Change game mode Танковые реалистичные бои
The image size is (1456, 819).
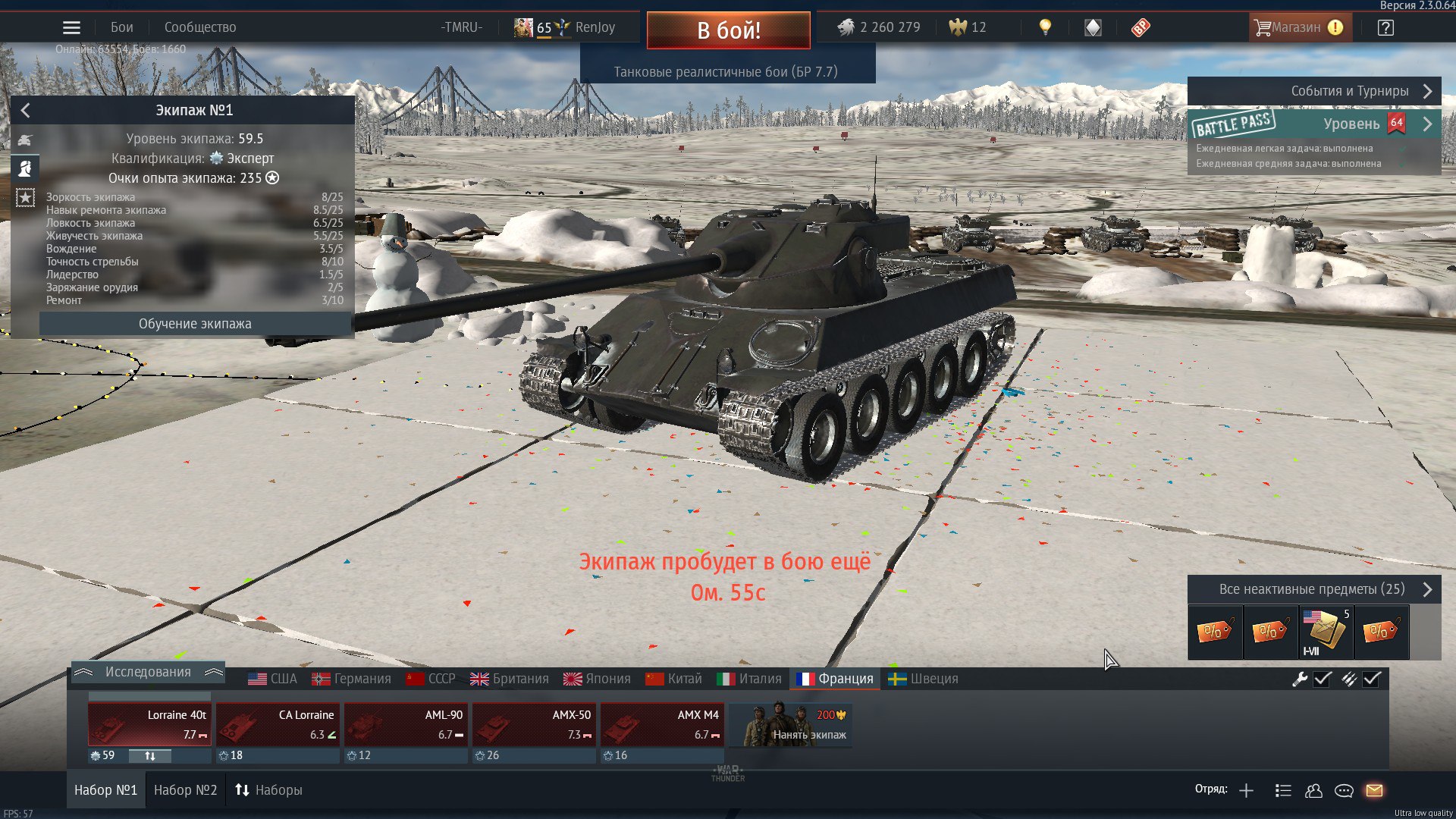726,72
